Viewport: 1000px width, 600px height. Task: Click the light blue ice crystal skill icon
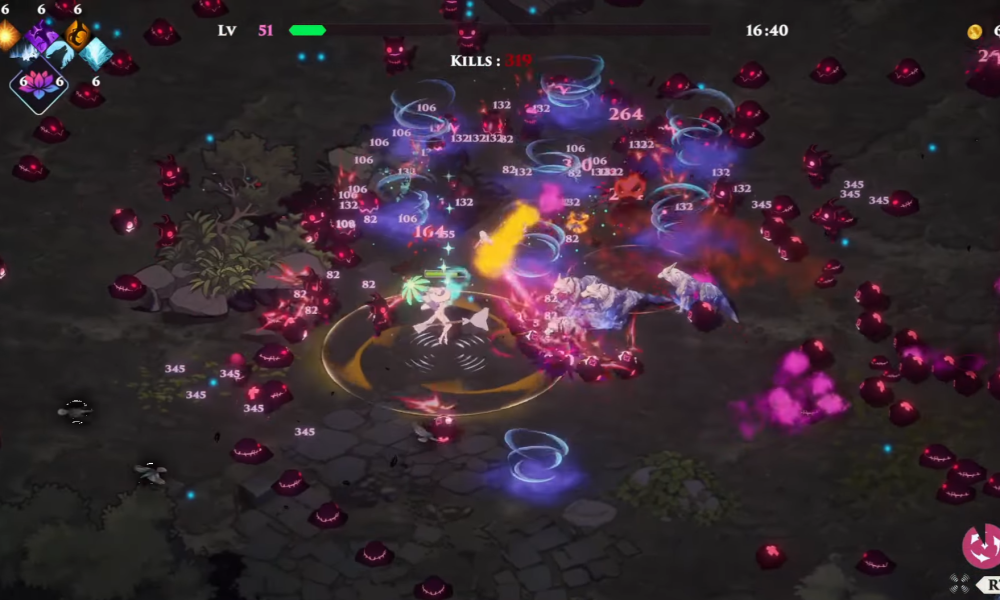click(97, 53)
